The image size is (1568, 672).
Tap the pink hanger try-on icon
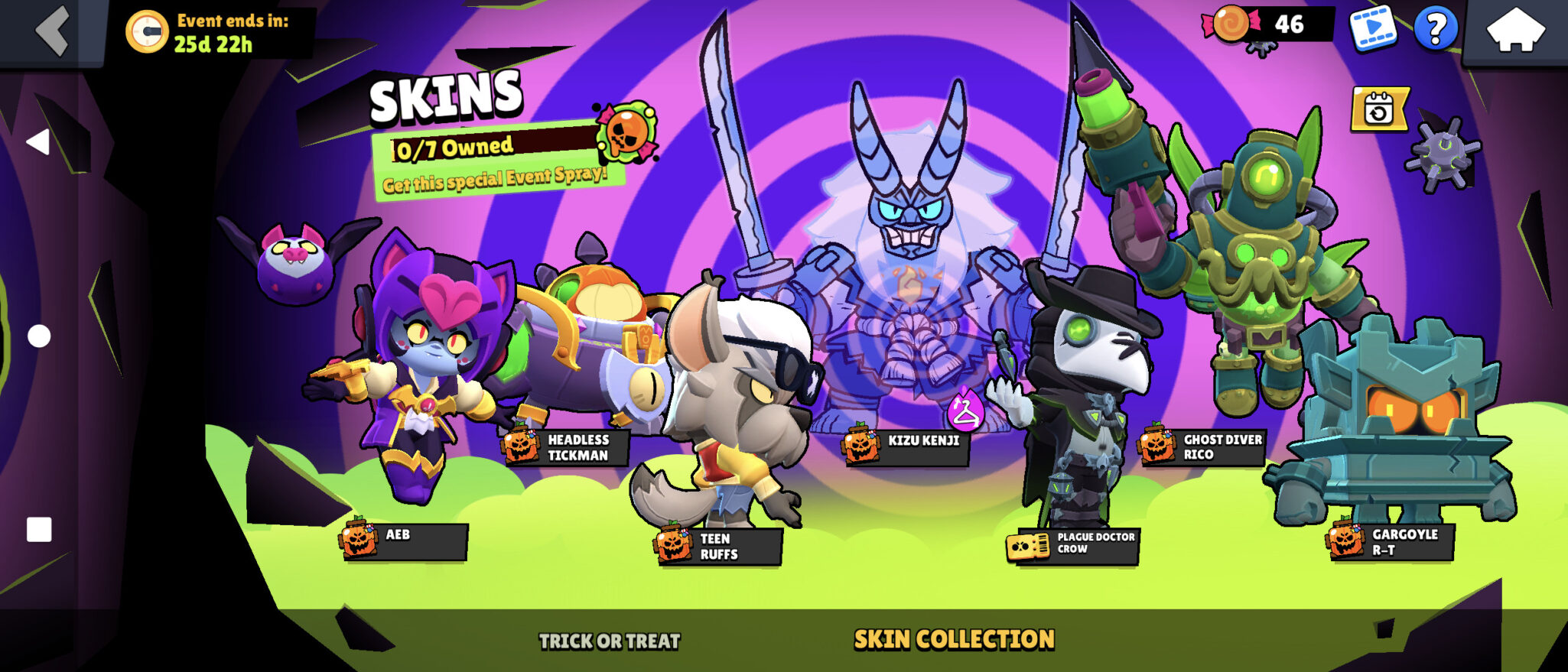tap(965, 411)
